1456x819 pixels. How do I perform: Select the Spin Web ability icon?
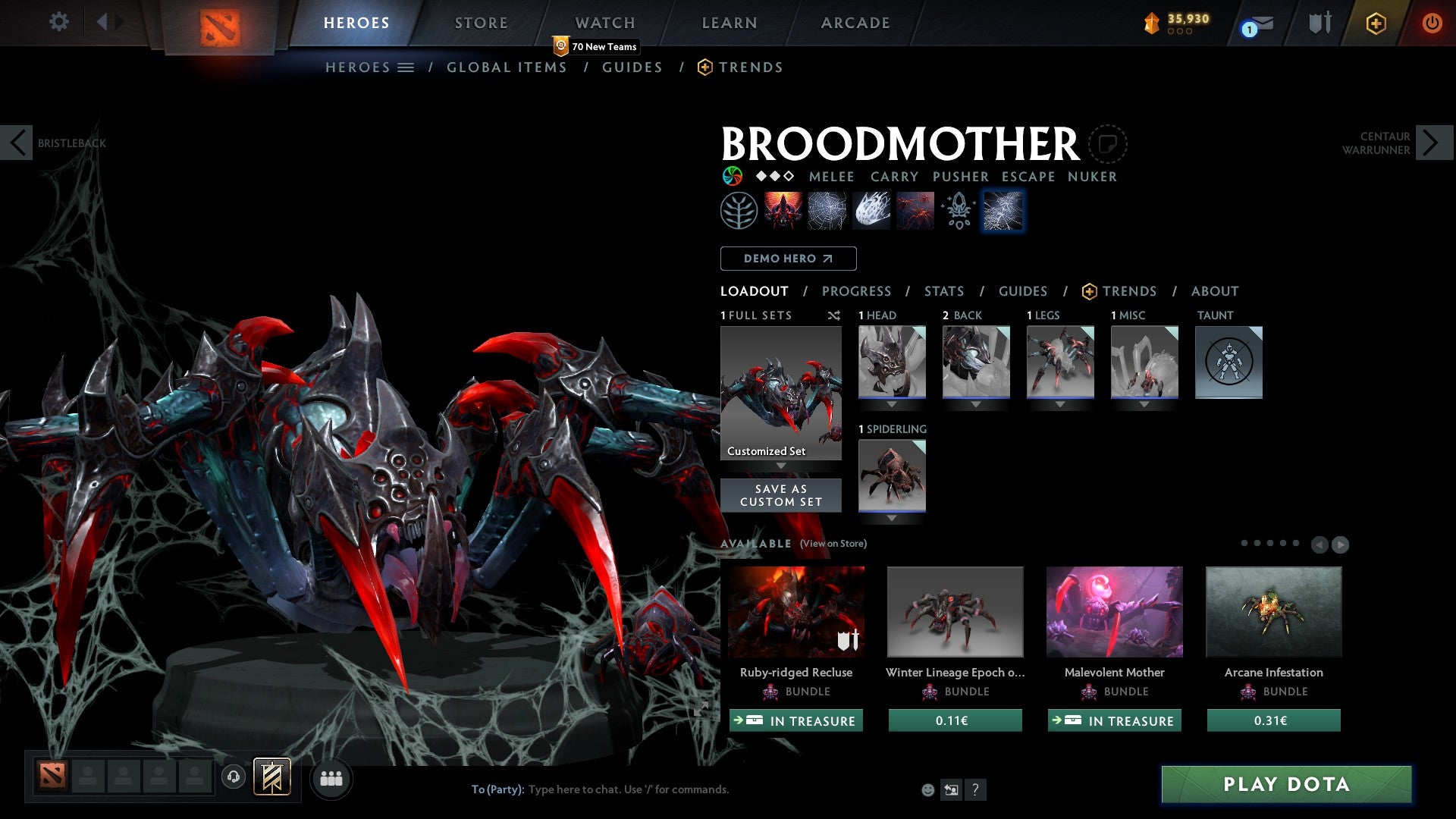point(825,210)
